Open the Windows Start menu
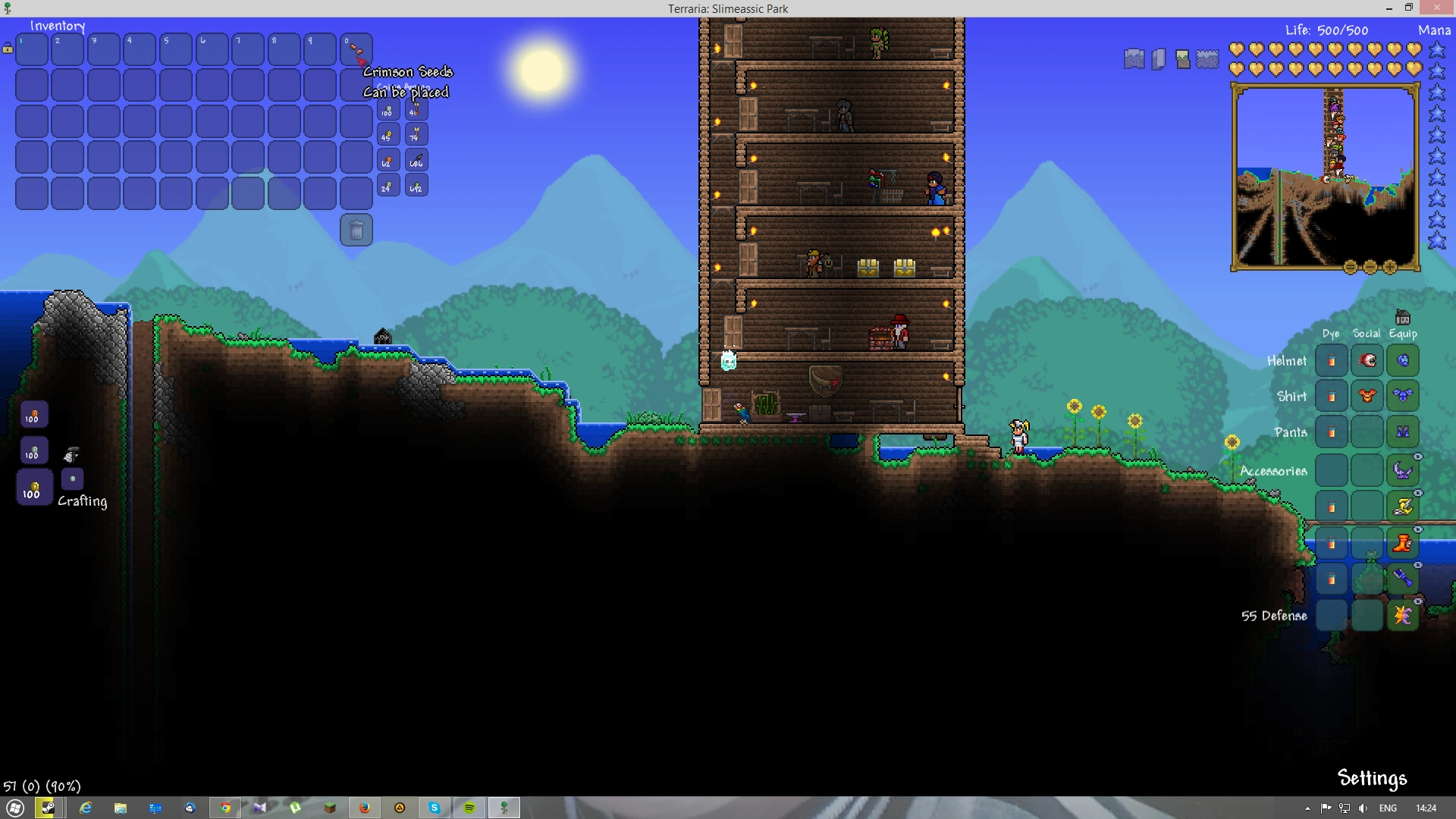 click(15, 808)
